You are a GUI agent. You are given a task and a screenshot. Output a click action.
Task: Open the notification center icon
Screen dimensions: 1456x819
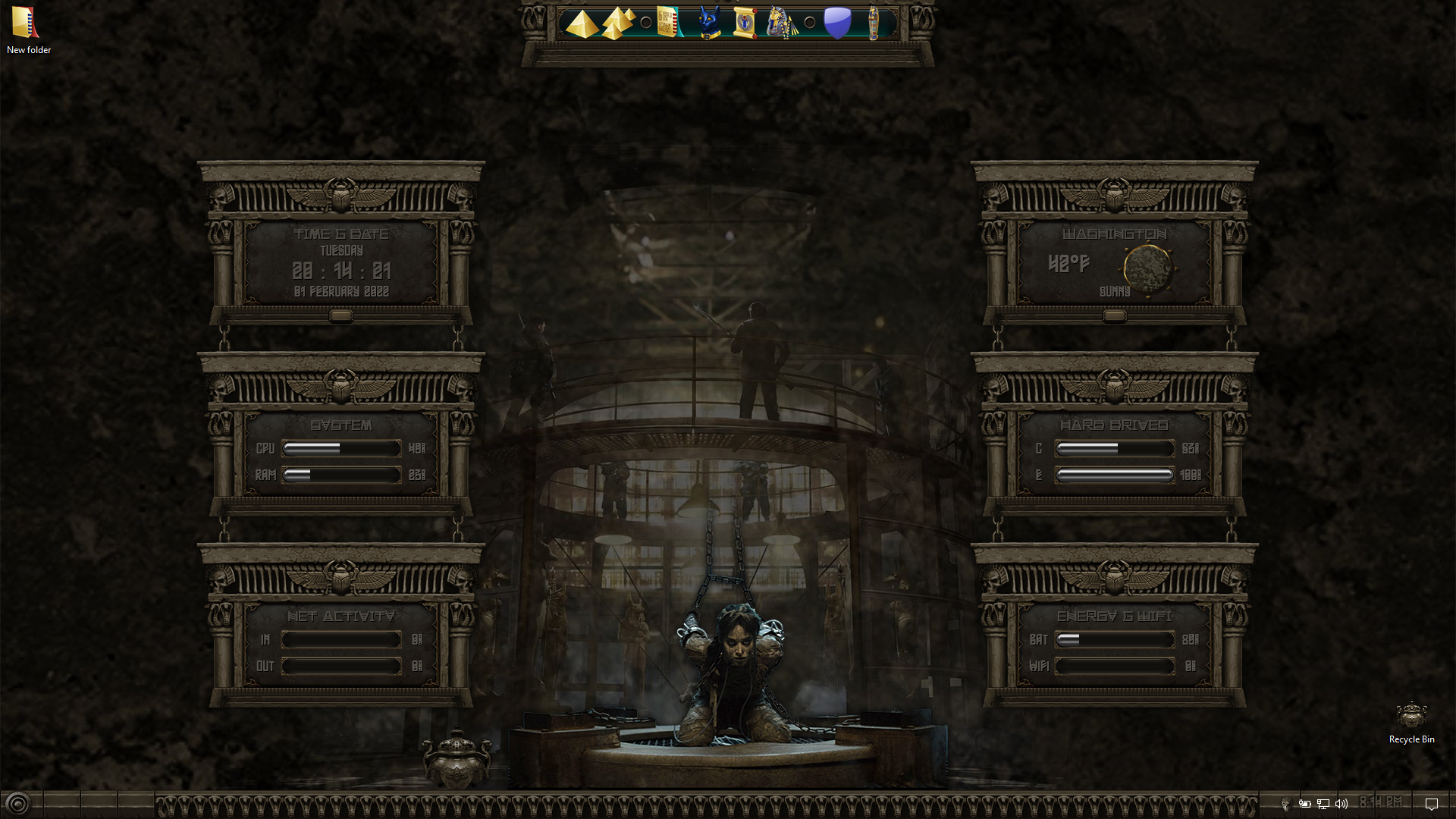(x=1432, y=804)
